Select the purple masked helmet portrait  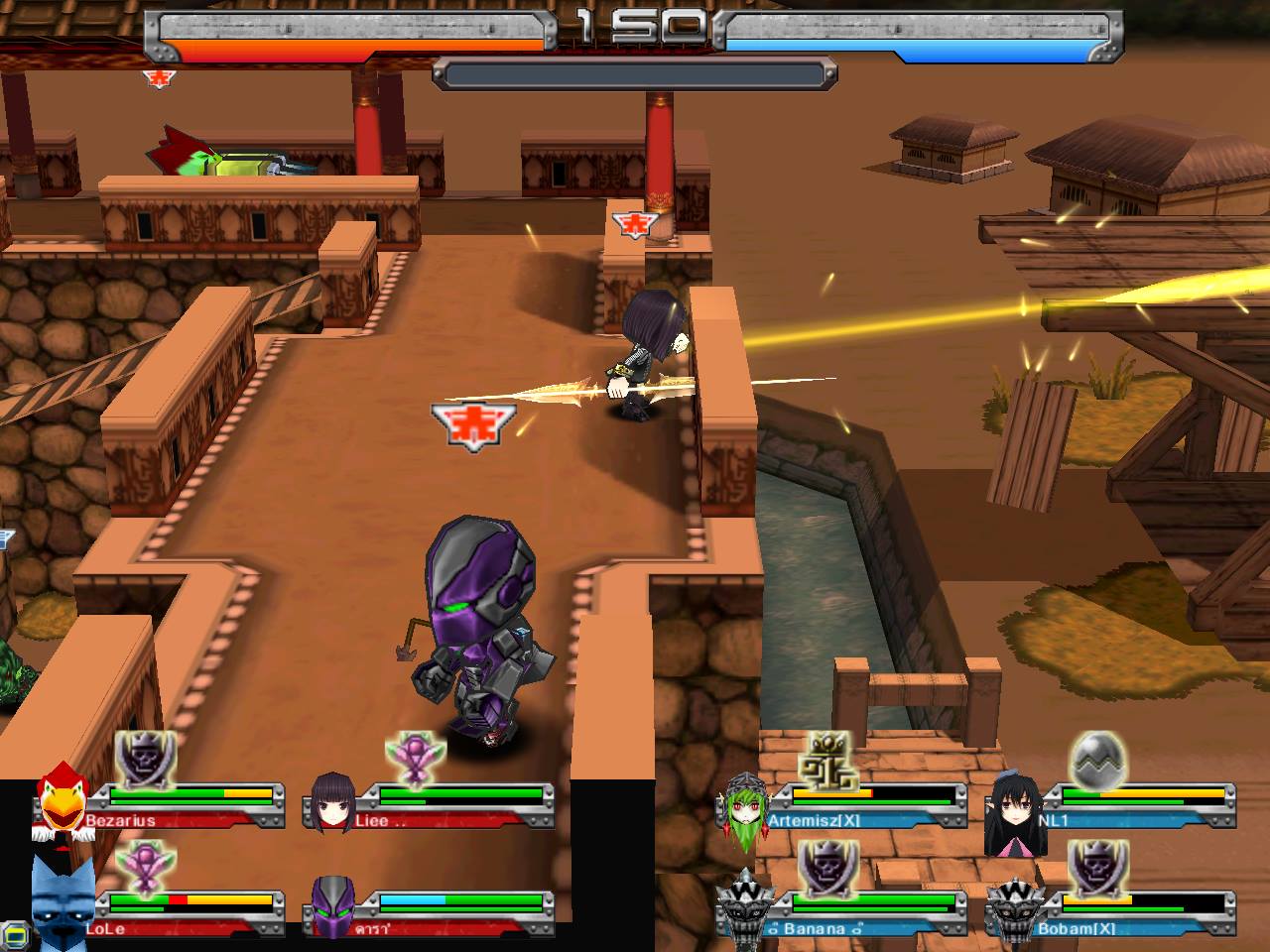coord(332,906)
